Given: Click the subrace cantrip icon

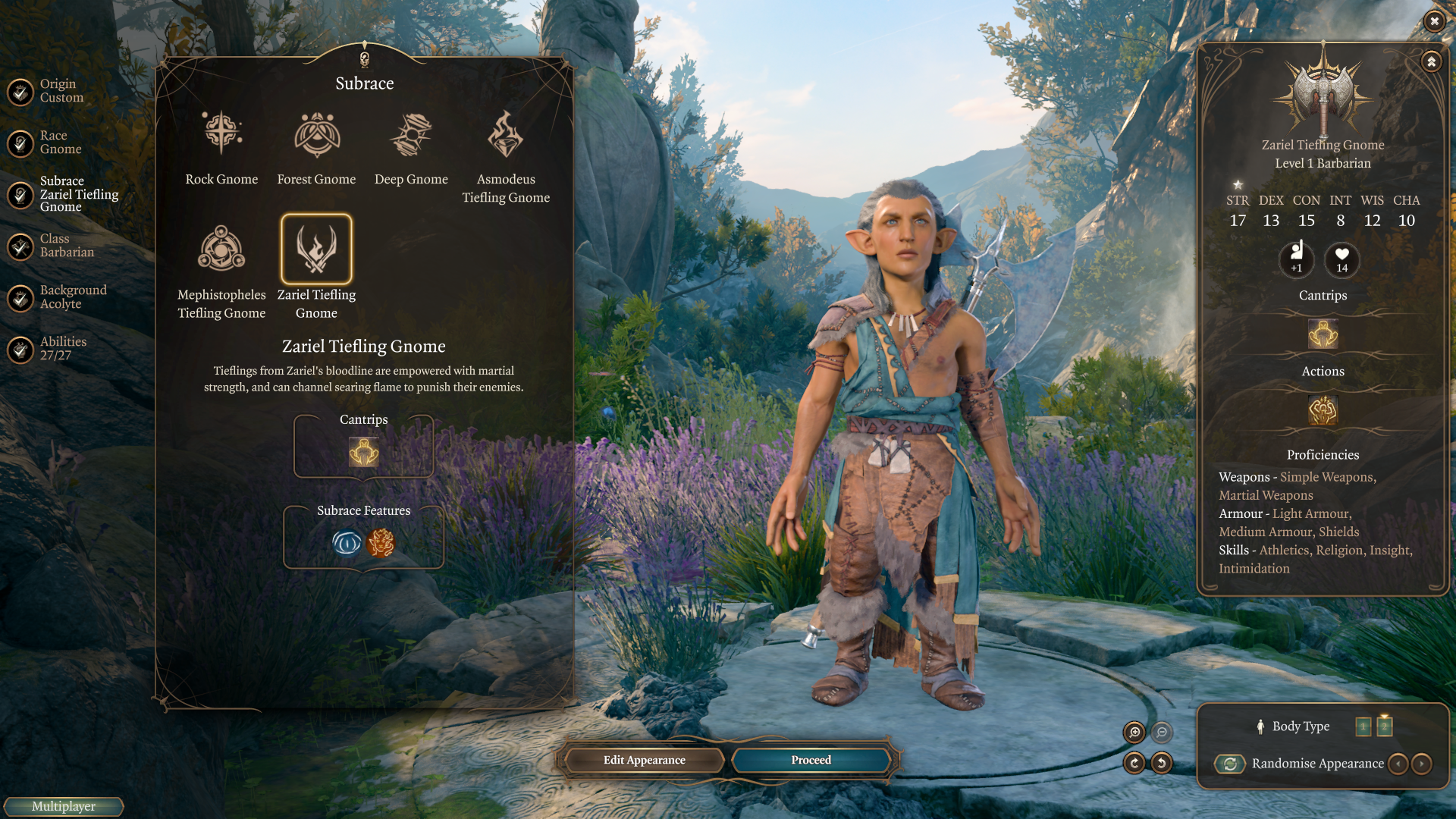Looking at the screenshot, I should pyautogui.click(x=364, y=452).
